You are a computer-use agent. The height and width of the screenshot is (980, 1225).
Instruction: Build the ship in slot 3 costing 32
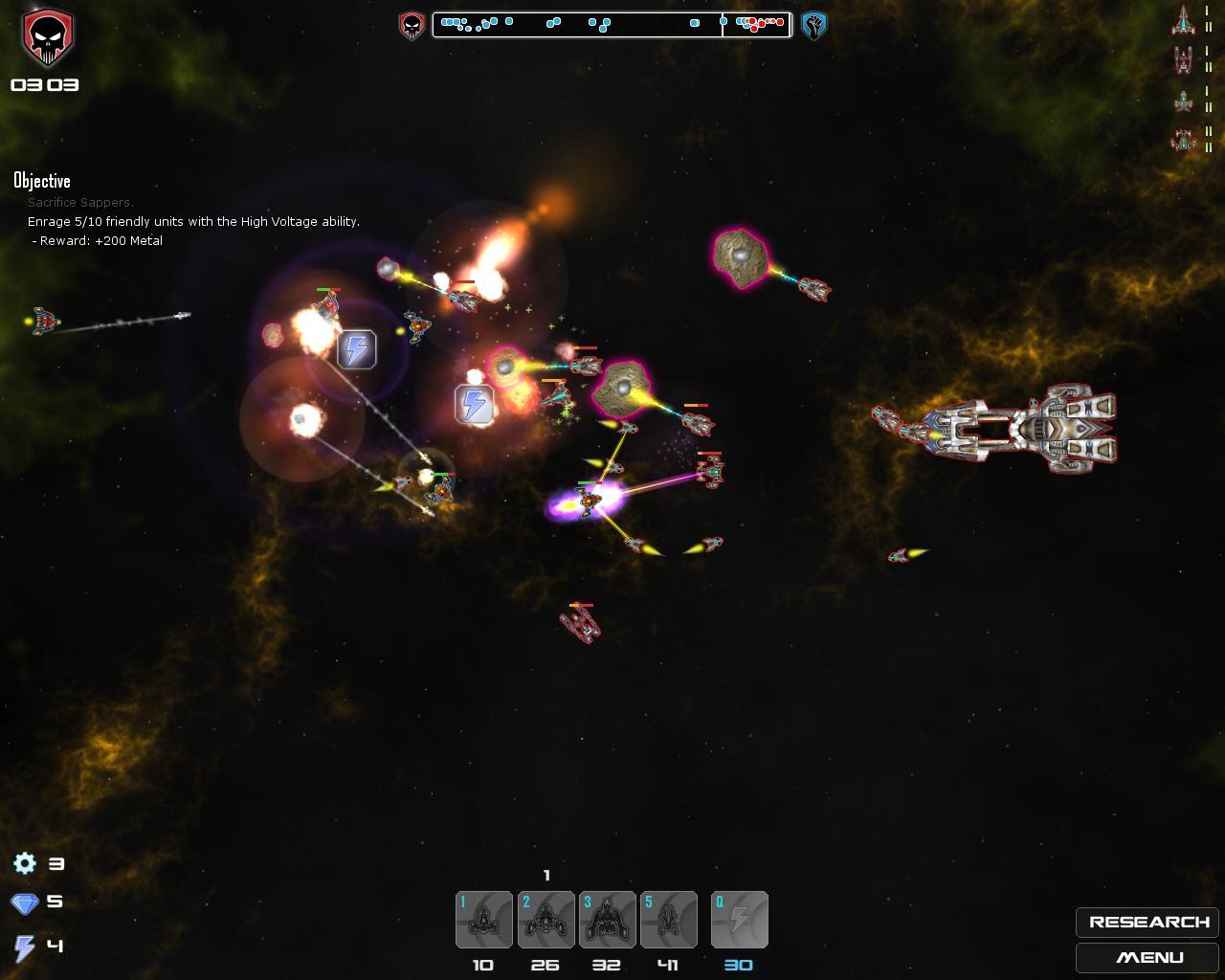[607, 920]
